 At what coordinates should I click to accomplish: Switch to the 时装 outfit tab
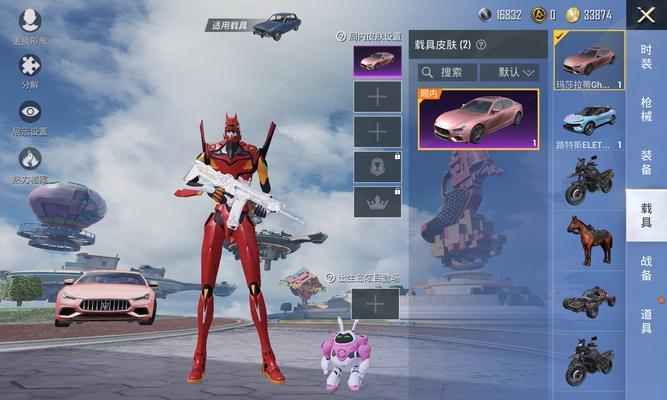pos(647,57)
